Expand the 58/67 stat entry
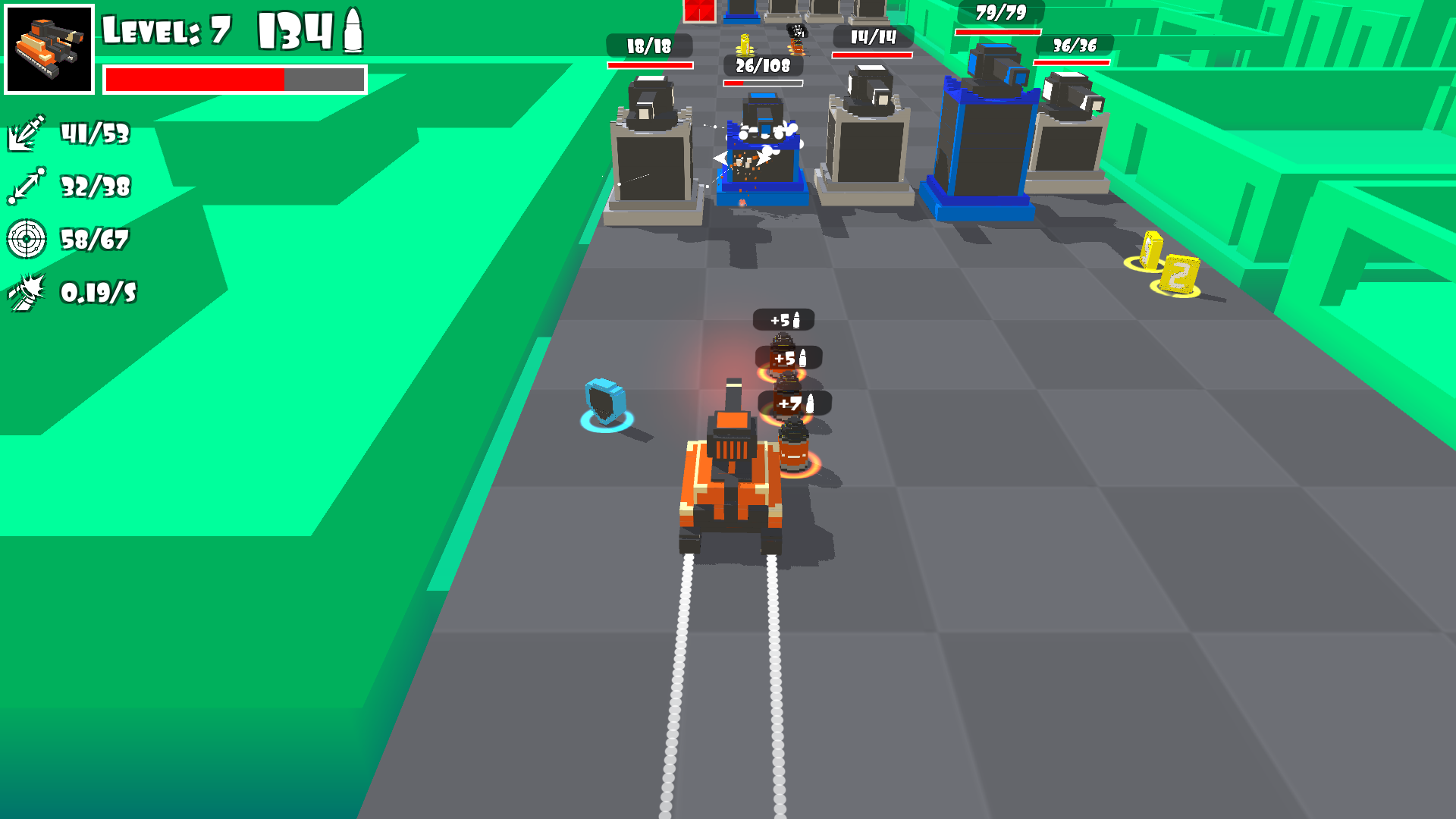The image size is (1456, 819). [95, 240]
